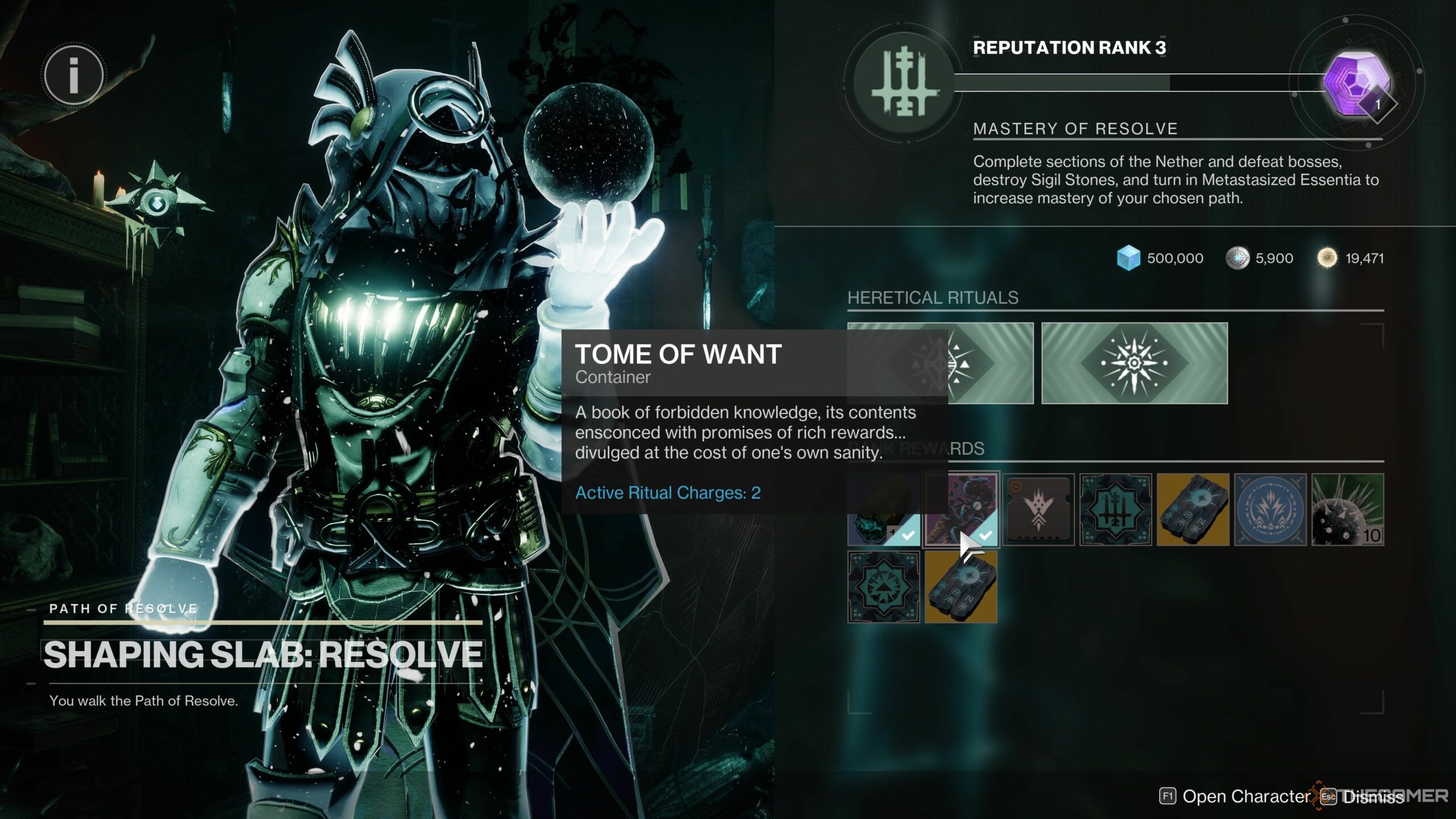The height and width of the screenshot is (819, 1456).
Task: Pick the teal emblem with pillar symbol
Action: tap(1115, 510)
